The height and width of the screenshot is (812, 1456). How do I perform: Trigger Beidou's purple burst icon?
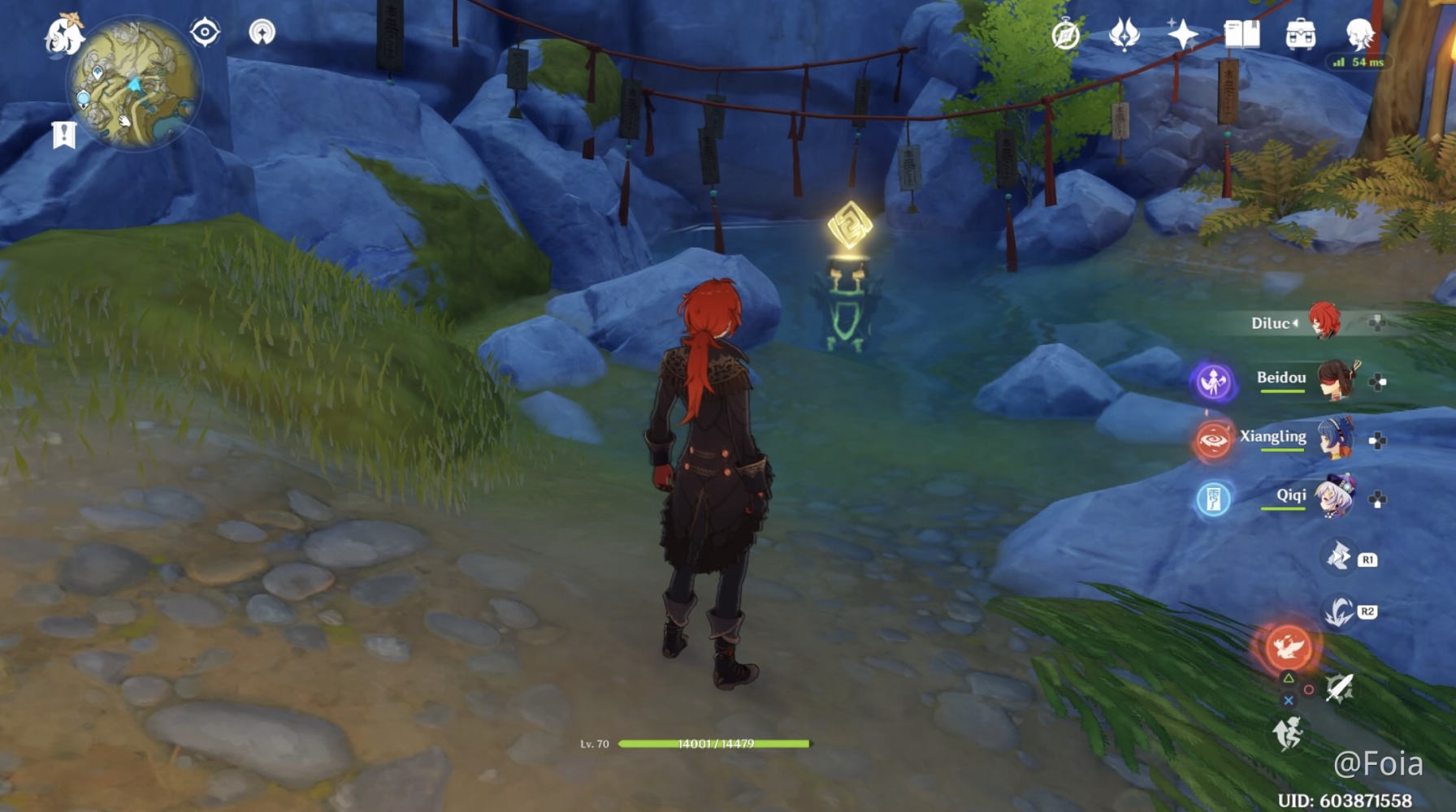(x=1213, y=381)
